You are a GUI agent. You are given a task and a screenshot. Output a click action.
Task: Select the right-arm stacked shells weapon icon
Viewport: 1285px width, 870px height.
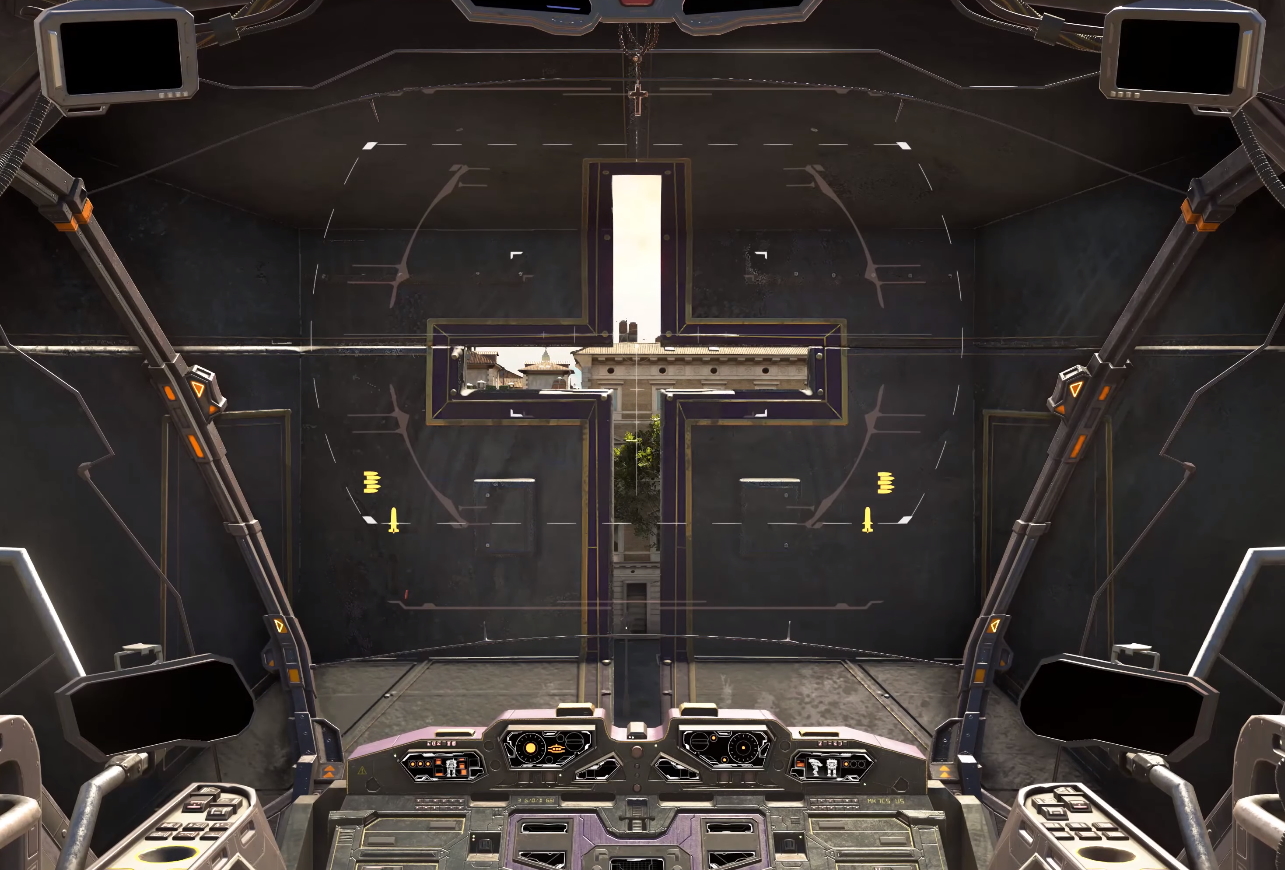pyautogui.click(x=885, y=482)
